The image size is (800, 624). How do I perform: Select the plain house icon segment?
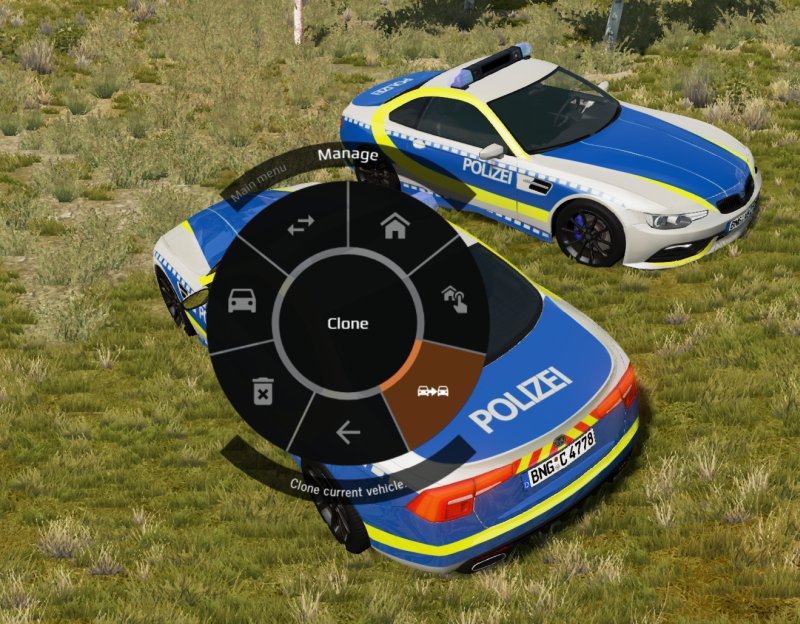tap(394, 226)
